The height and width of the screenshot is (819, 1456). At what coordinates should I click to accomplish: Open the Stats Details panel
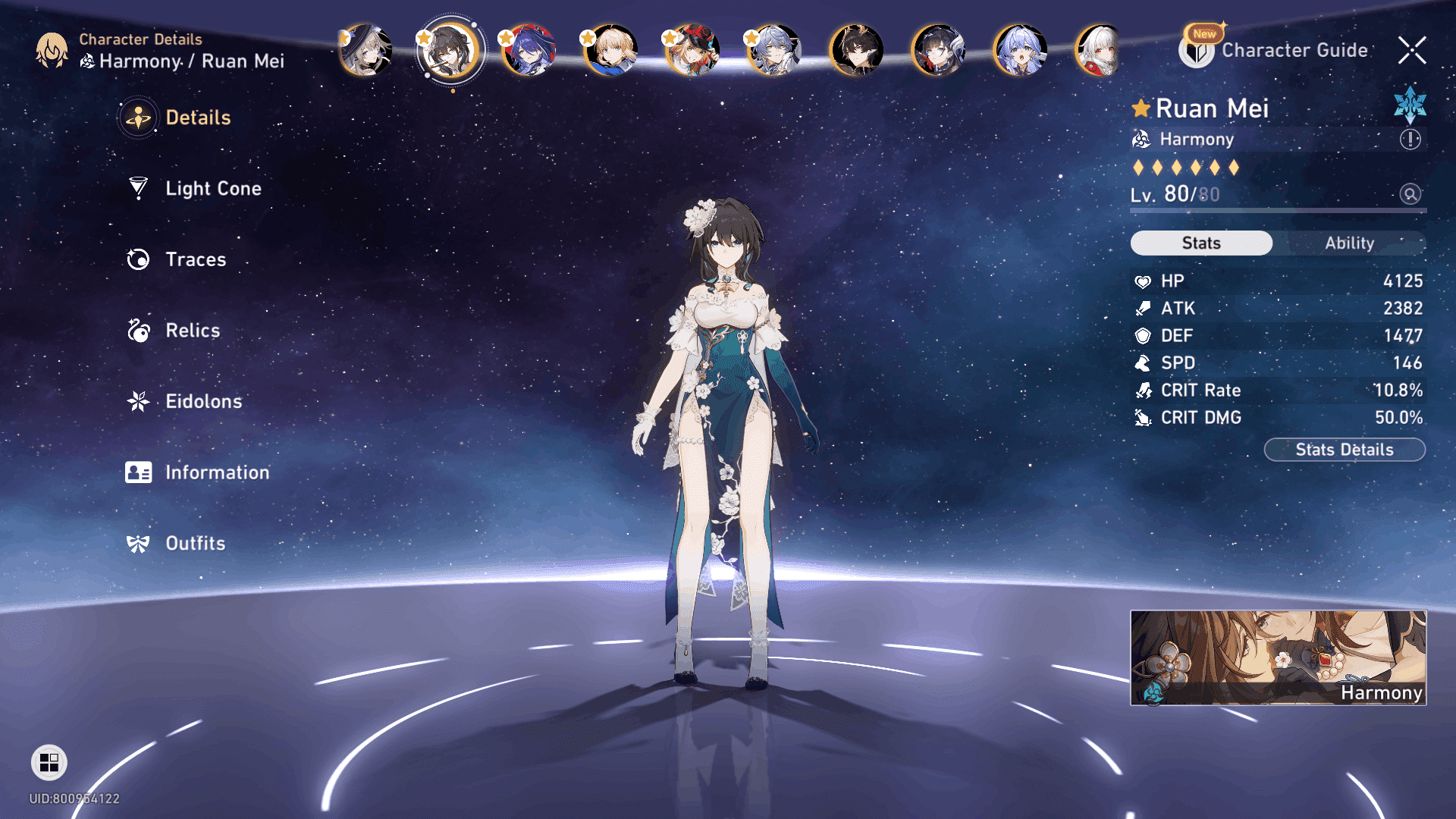(1344, 450)
